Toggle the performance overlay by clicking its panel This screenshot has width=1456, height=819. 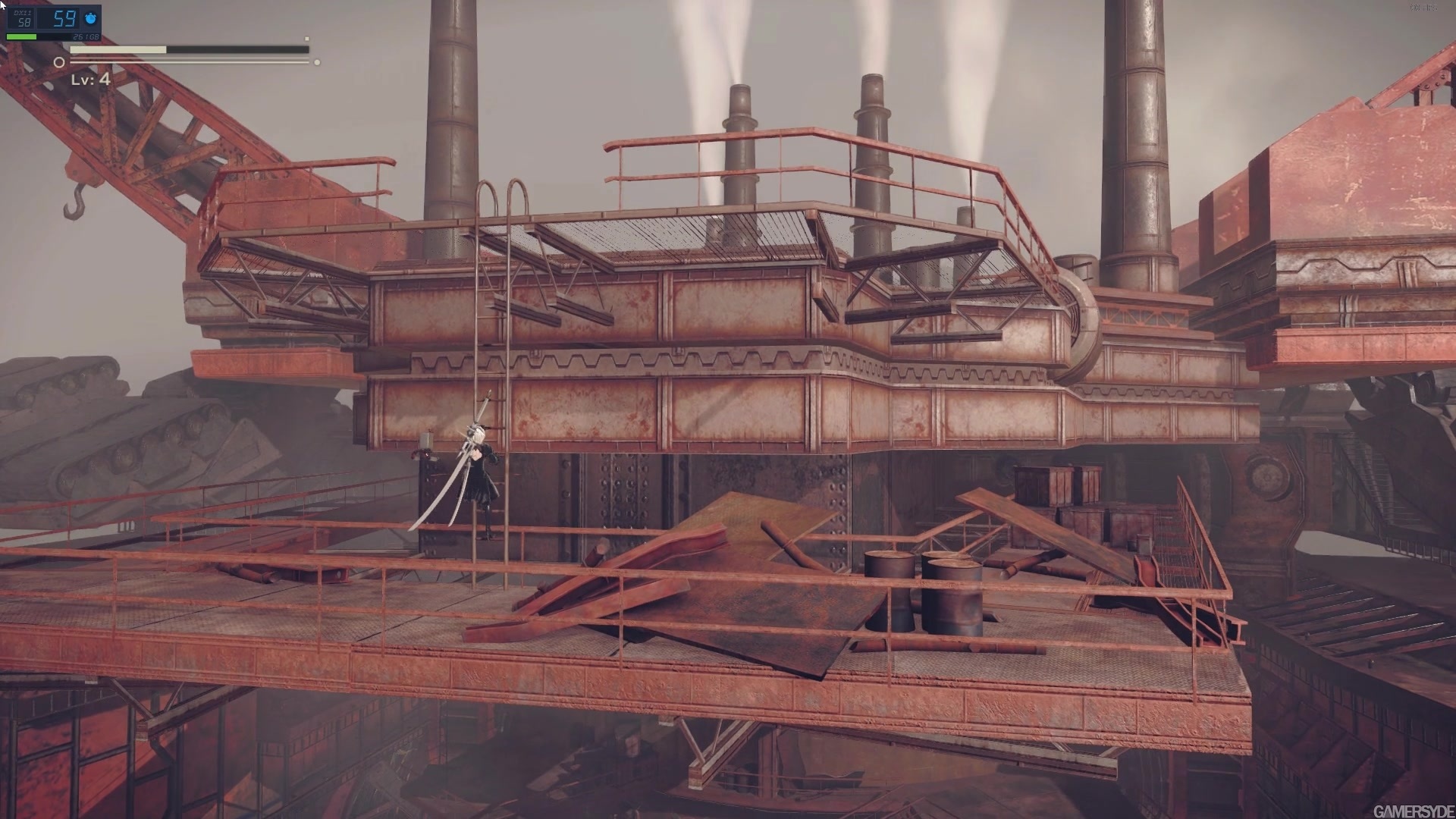click(53, 23)
